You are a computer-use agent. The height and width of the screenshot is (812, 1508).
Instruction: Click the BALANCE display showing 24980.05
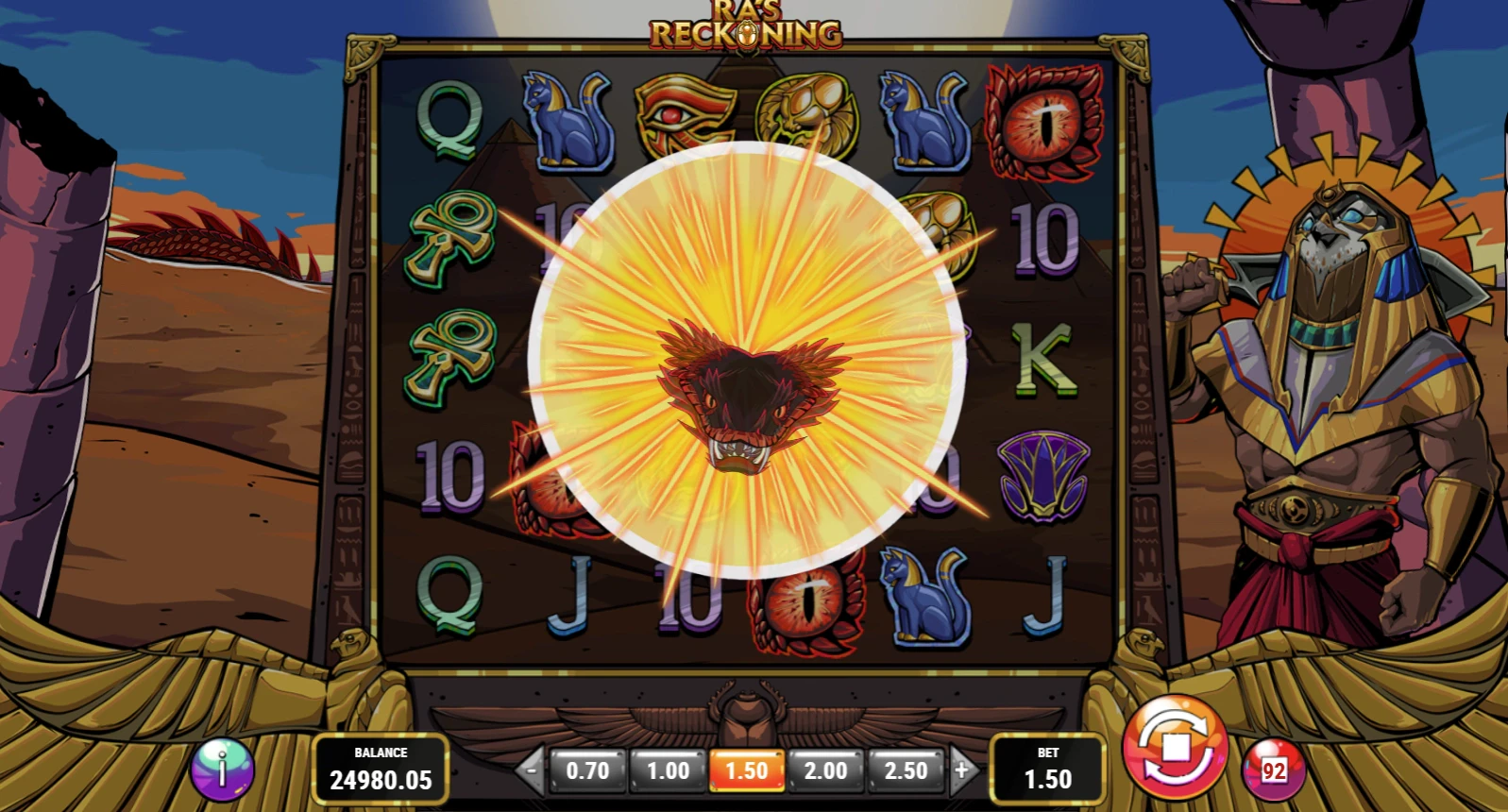381,770
